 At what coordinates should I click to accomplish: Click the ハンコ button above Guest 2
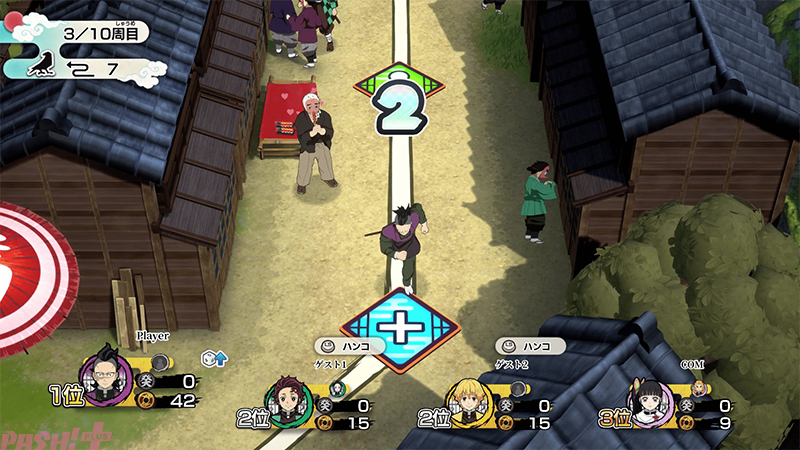528,346
